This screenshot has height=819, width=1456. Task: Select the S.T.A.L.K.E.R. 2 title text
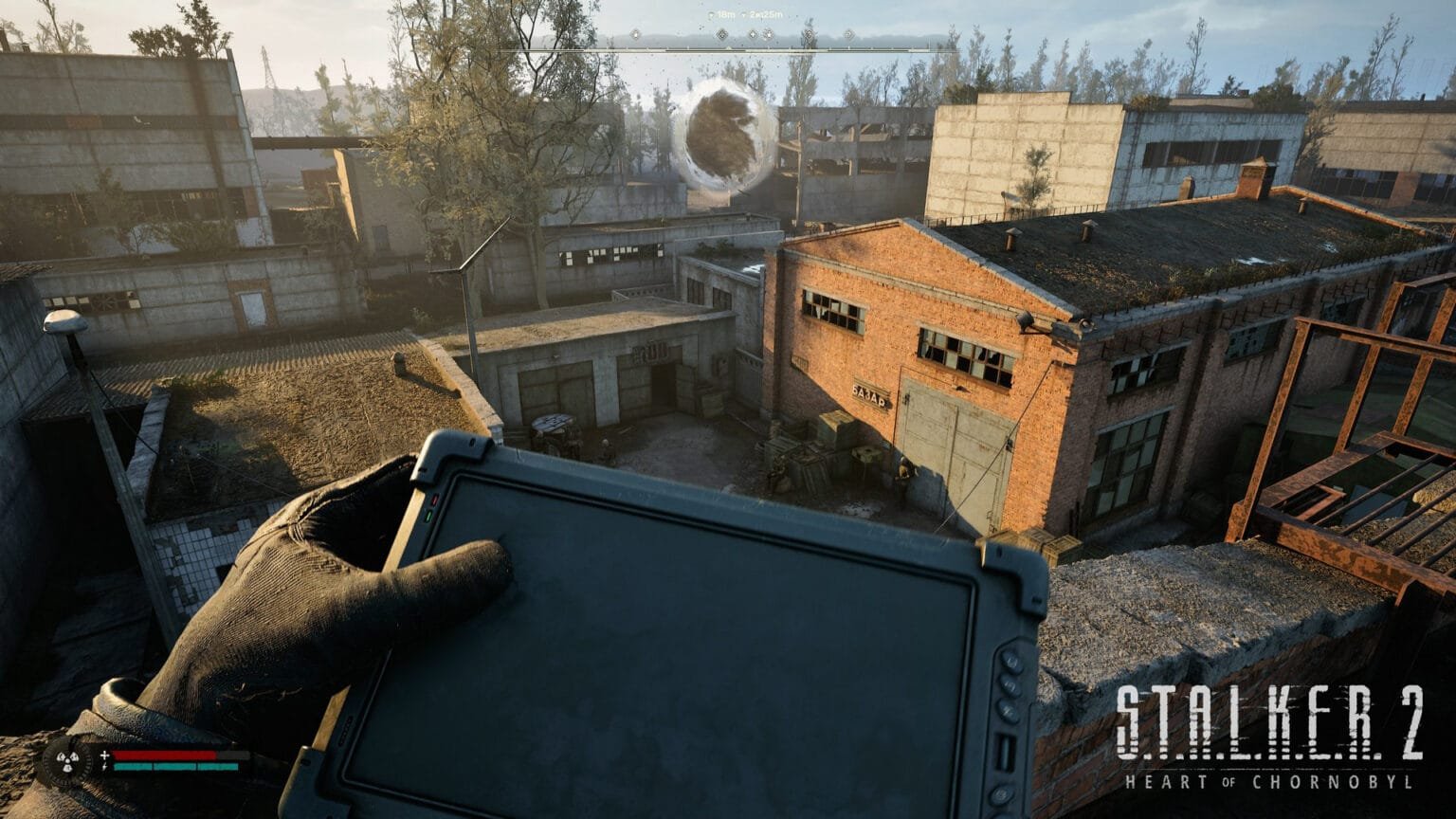[1272, 720]
